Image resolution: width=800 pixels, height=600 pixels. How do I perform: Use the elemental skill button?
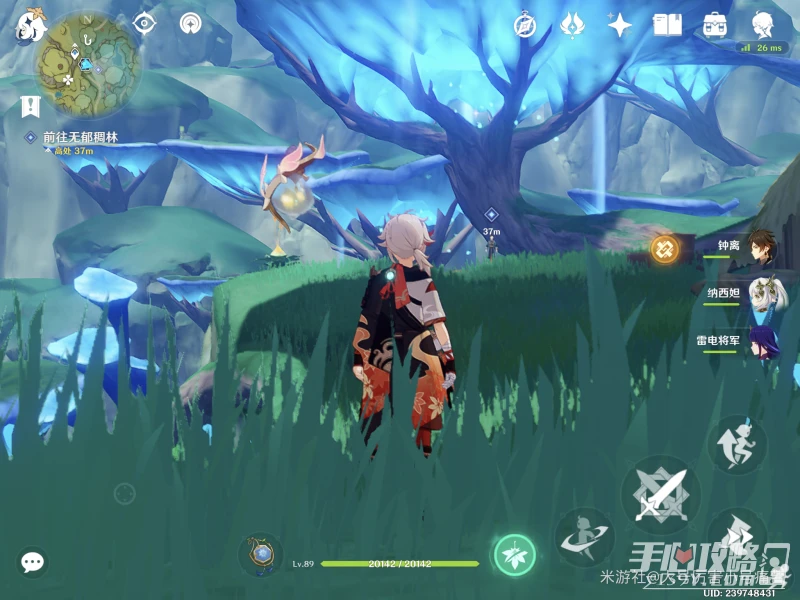pyautogui.click(x=584, y=537)
